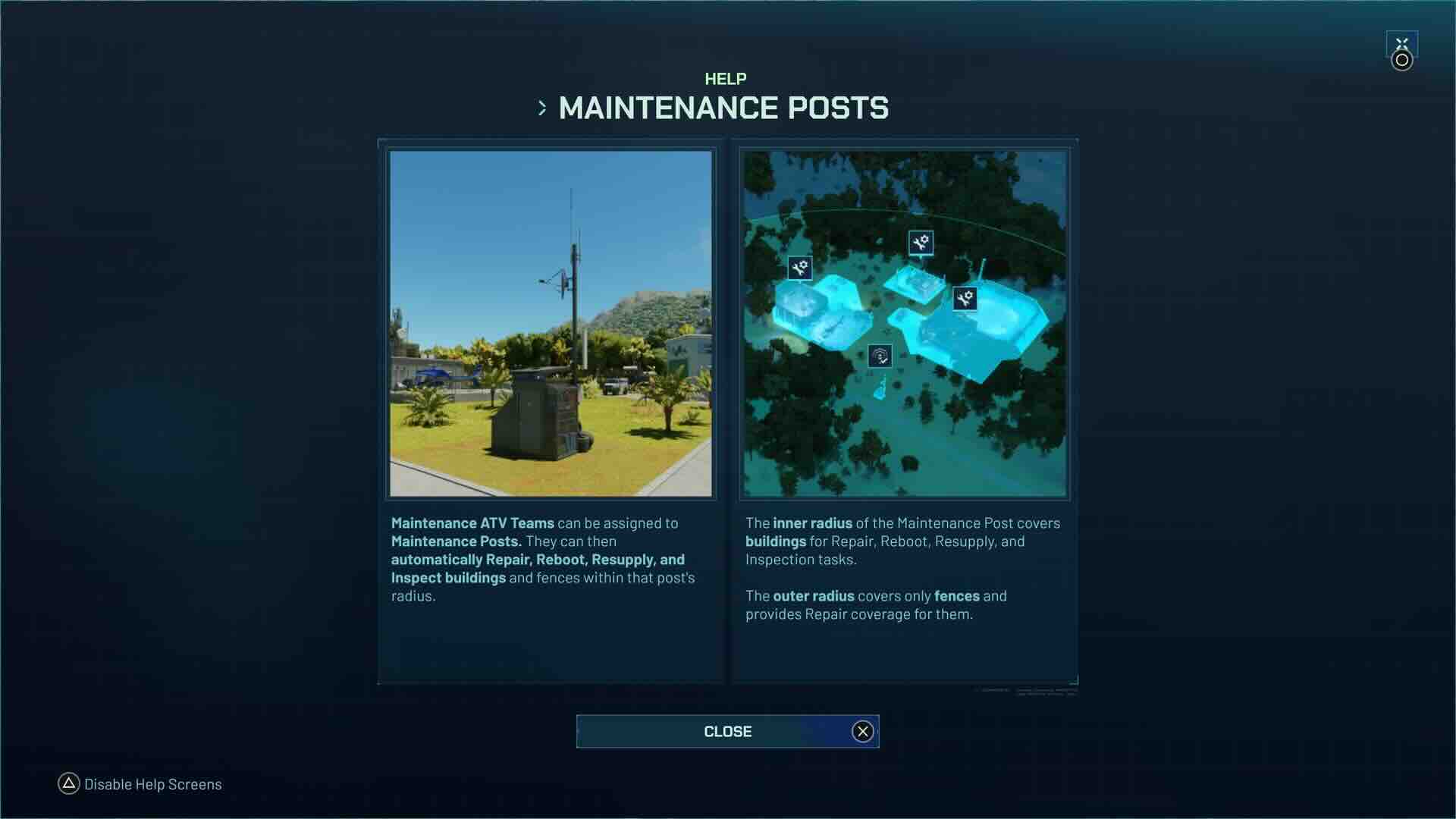Image resolution: width=1456 pixels, height=819 pixels.
Task: Select the leftmost wrench-and-gear maintenance icon on the map
Action: pos(799,268)
